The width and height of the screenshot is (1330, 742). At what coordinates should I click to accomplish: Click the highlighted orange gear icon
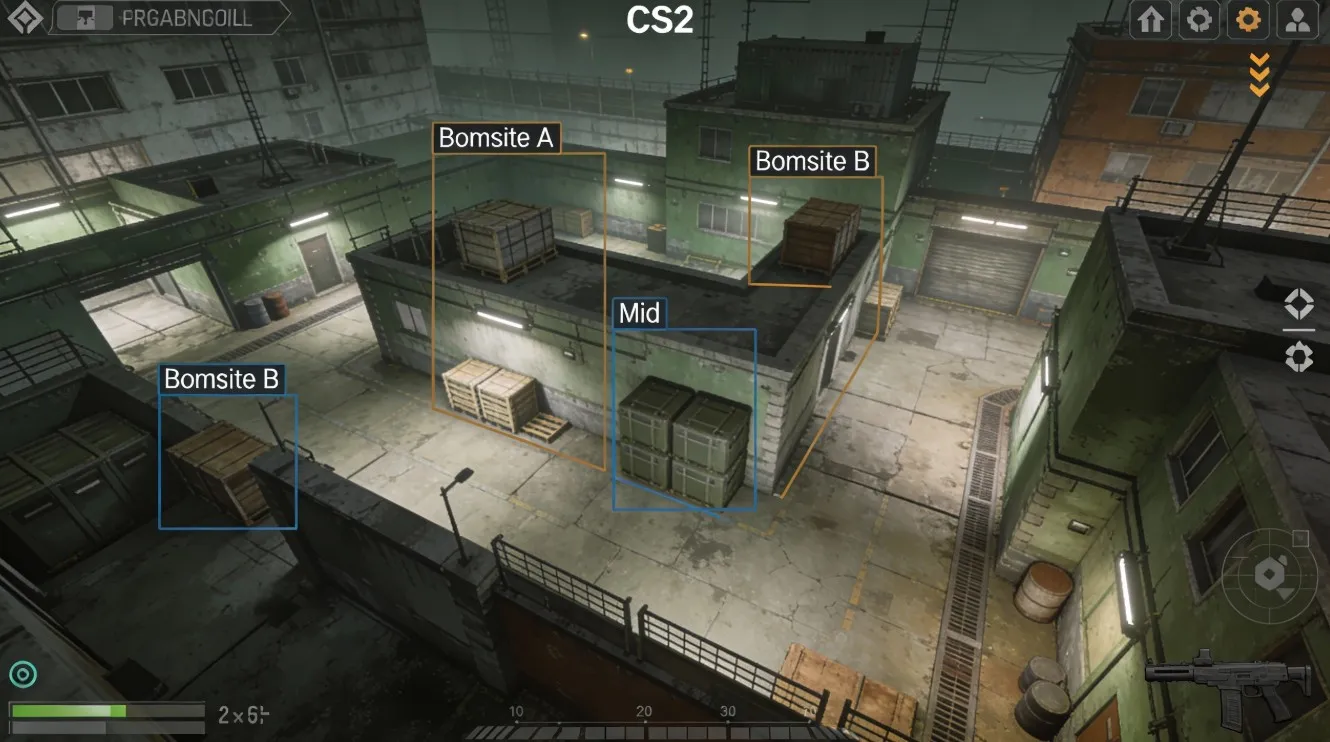tap(1248, 19)
